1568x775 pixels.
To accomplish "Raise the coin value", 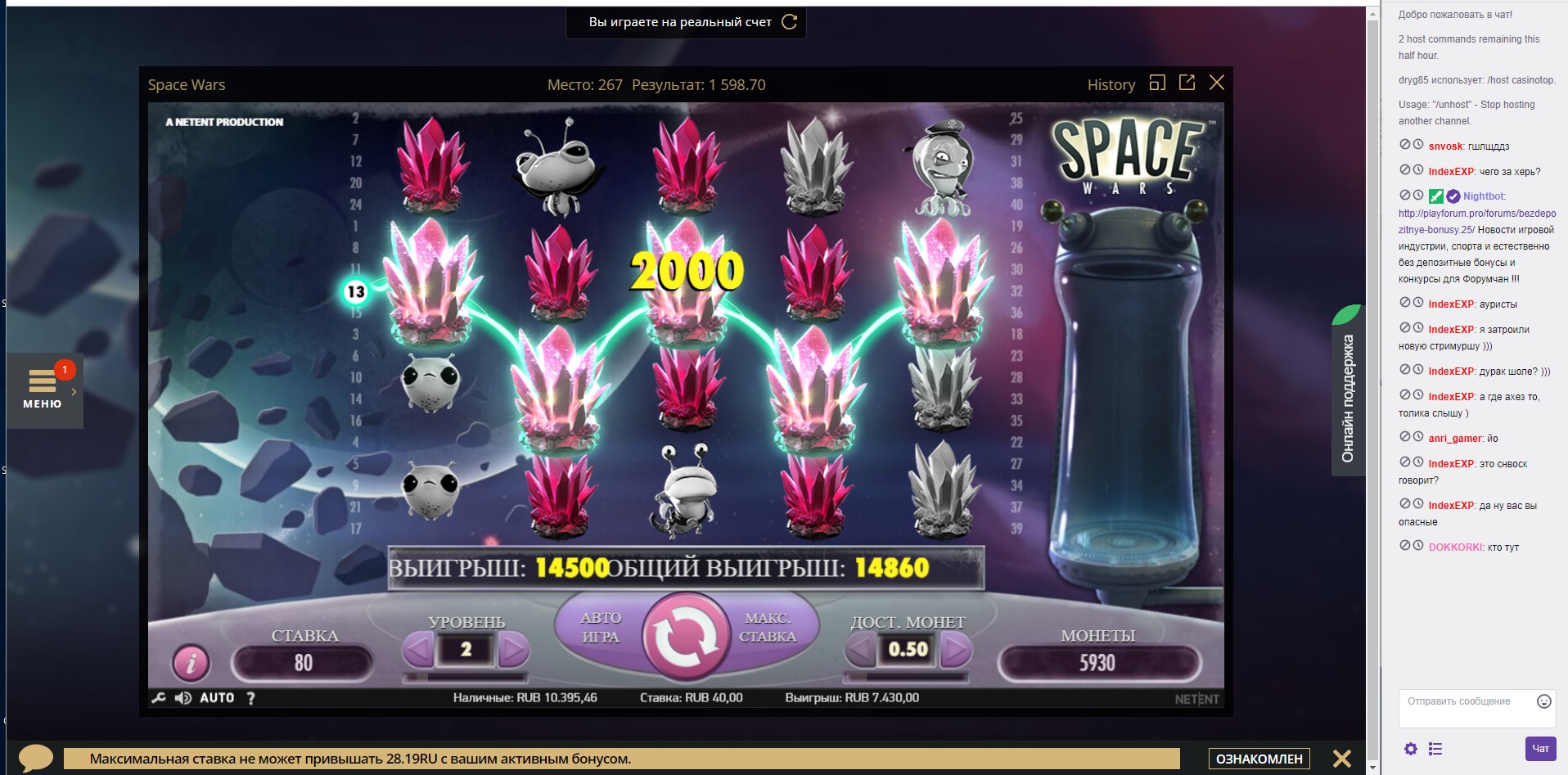I will pos(955,650).
